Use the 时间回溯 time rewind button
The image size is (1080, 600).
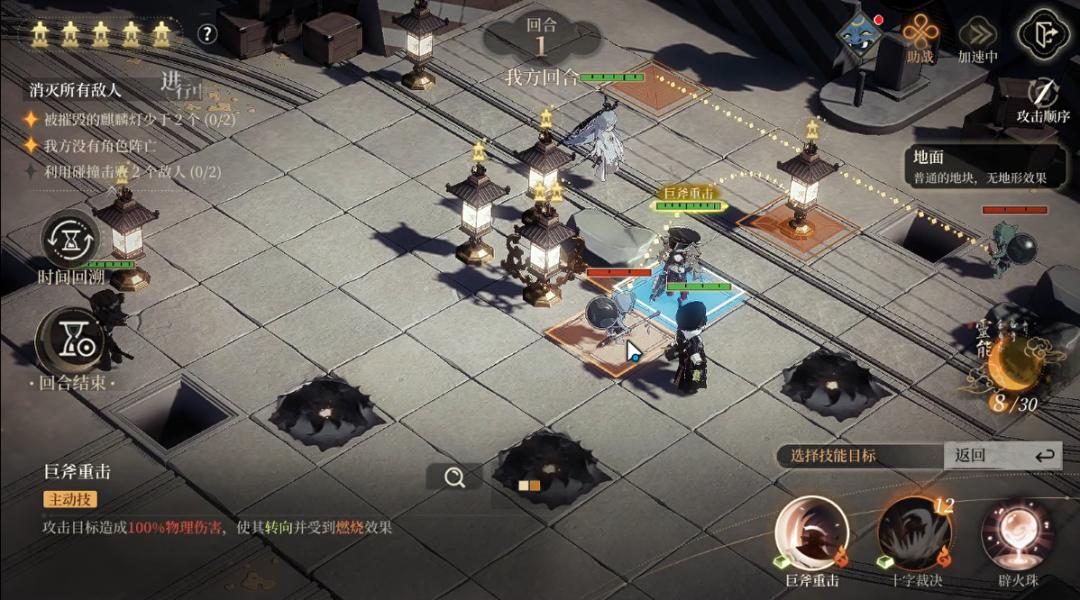71,240
